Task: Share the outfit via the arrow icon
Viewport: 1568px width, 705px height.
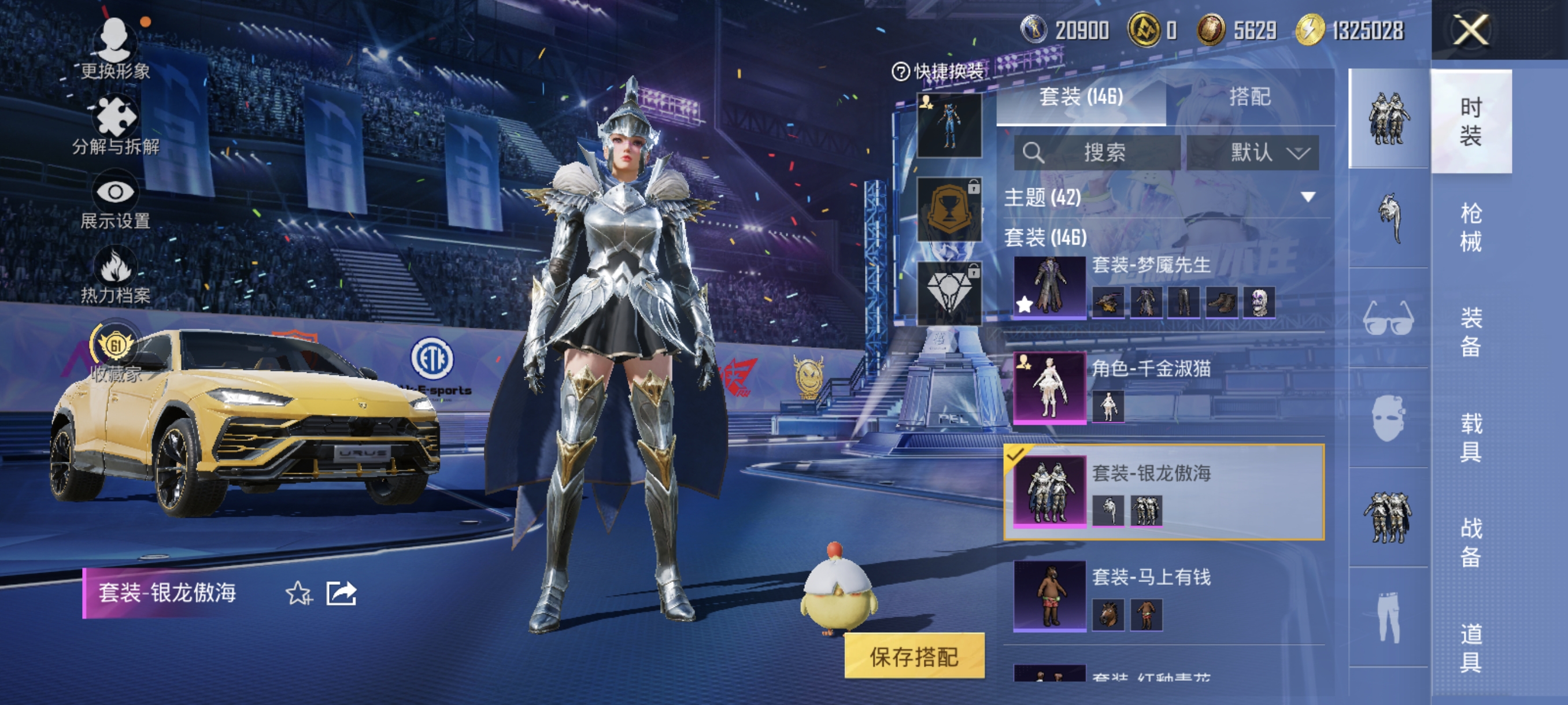Action: click(341, 593)
